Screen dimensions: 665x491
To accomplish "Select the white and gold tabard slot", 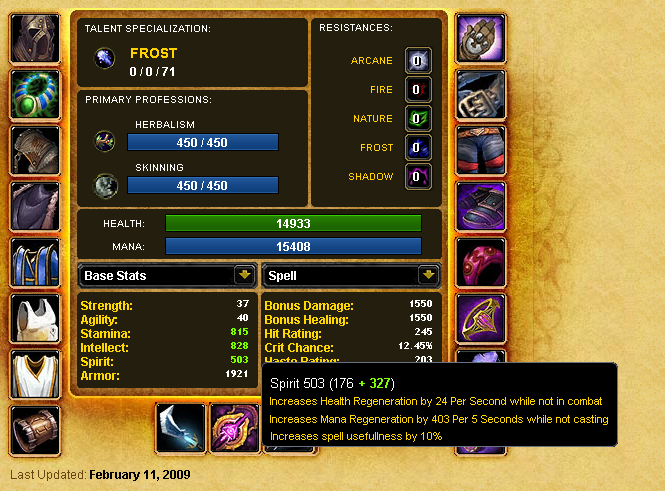I will (36, 375).
